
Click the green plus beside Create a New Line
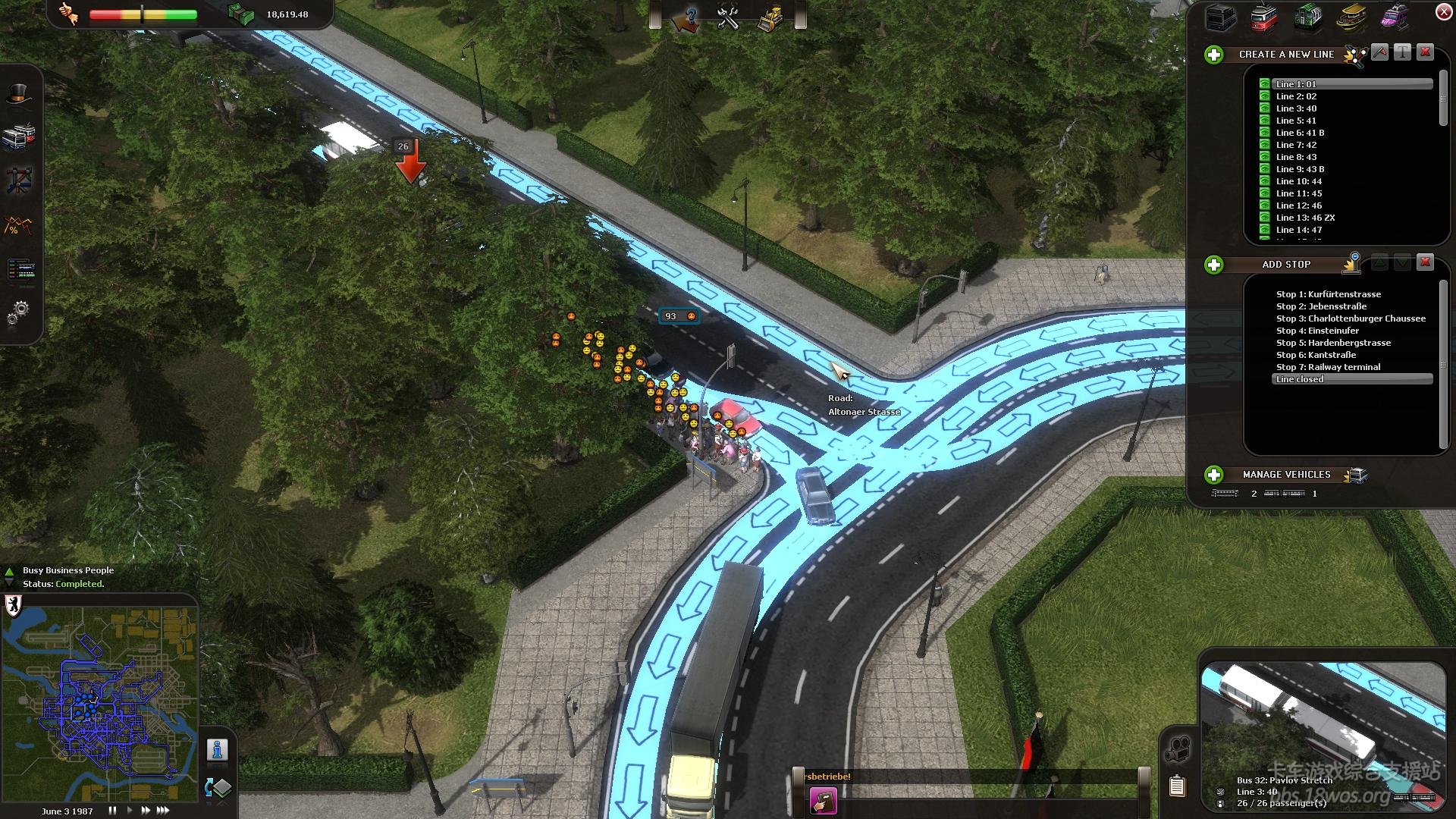click(x=1214, y=55)
